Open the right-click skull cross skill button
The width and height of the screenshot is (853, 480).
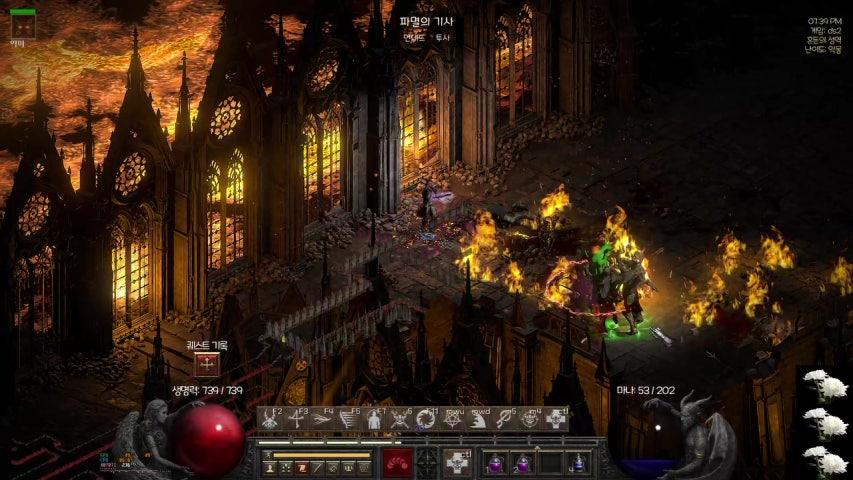pyautogui.click(x=457, y=463)
